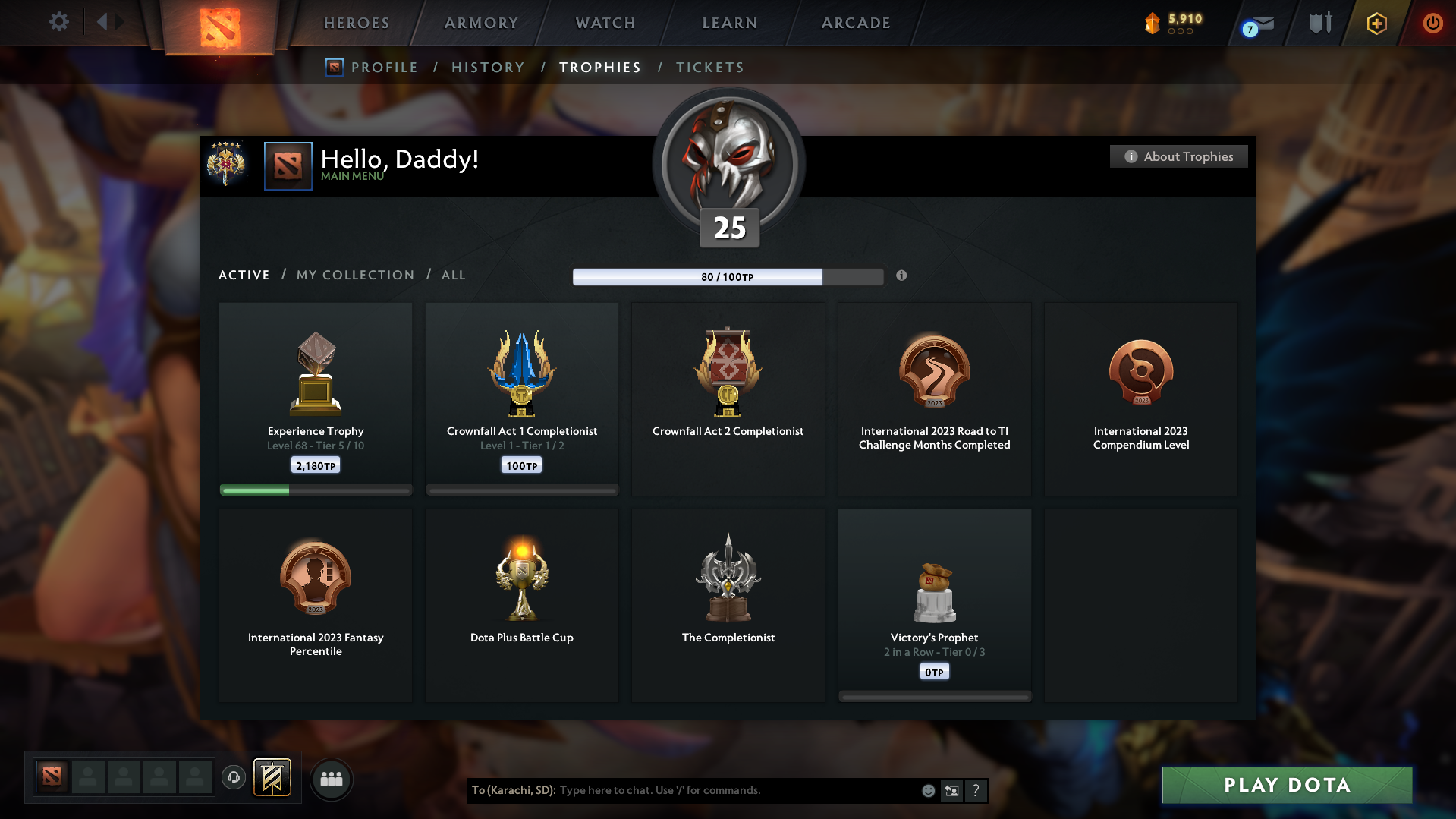This screenshot has width=1456, height=819.
Task: Open the Victory's Prophet trophy card
Action: [934, 603]
